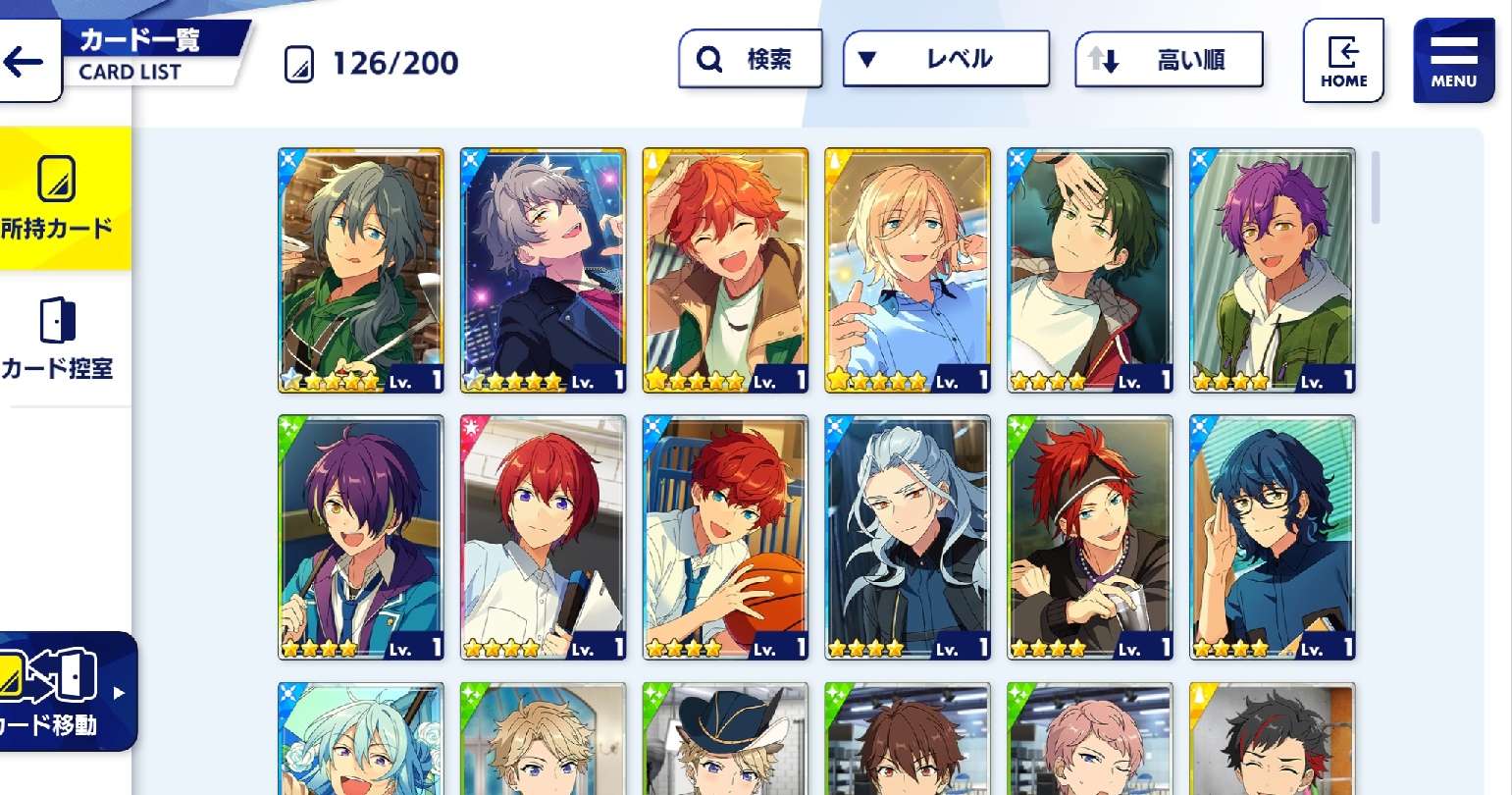This screenshot has width=1512, height=795.
Task: Click the card list scrollbar
Action: click(x=1376, y=187)
